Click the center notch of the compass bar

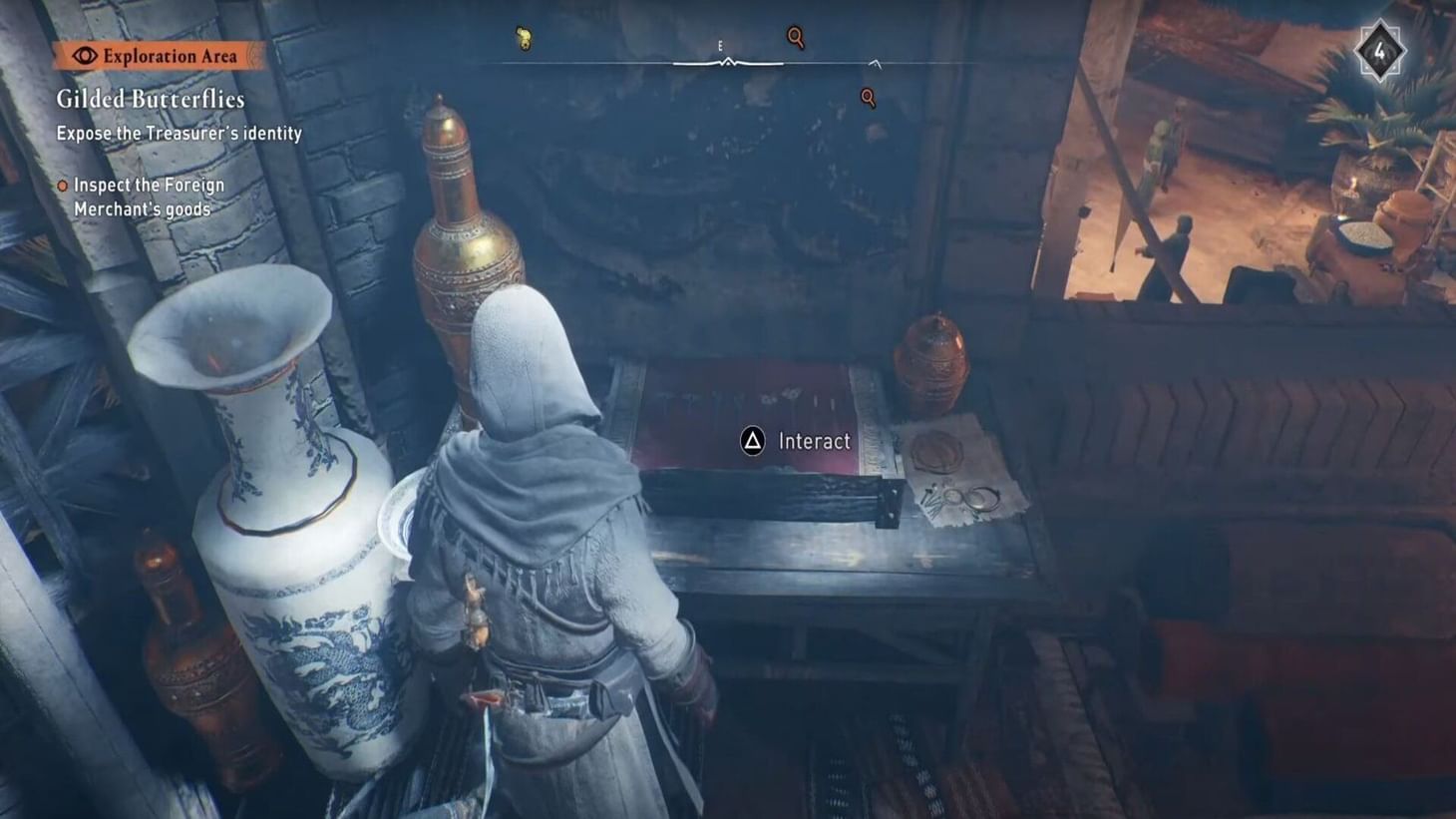(728, 62)
